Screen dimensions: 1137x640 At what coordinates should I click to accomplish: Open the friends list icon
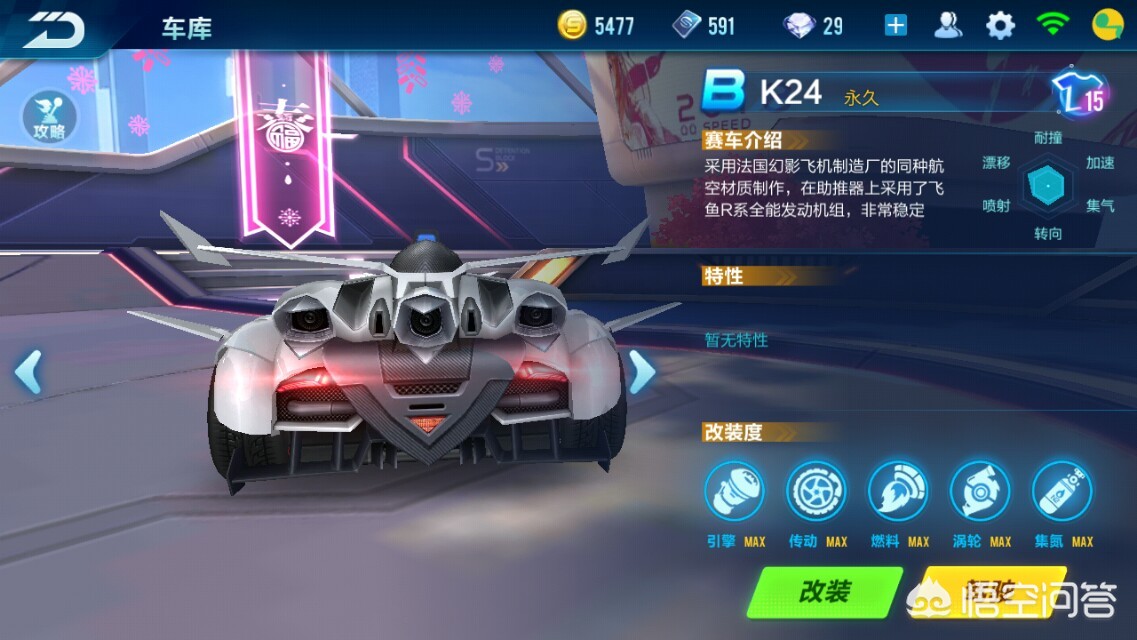coord(948,26)
